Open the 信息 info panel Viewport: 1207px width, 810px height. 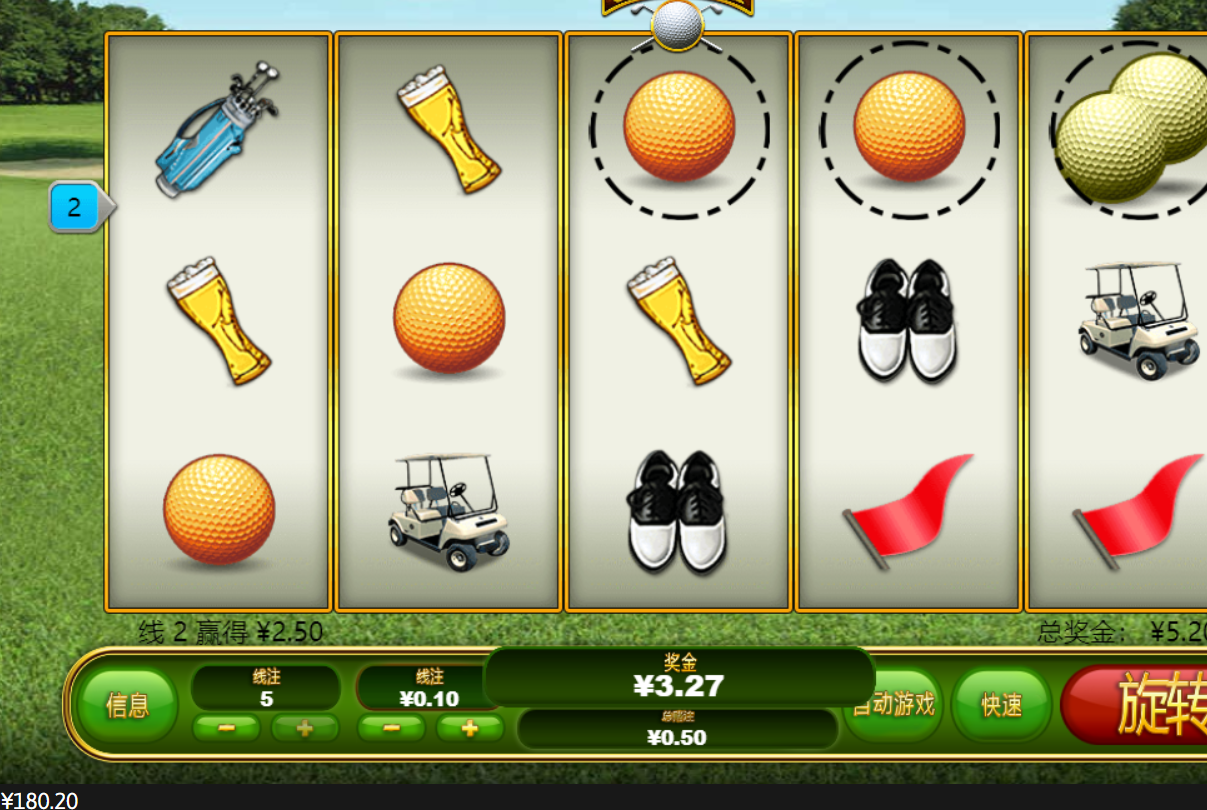127,706
